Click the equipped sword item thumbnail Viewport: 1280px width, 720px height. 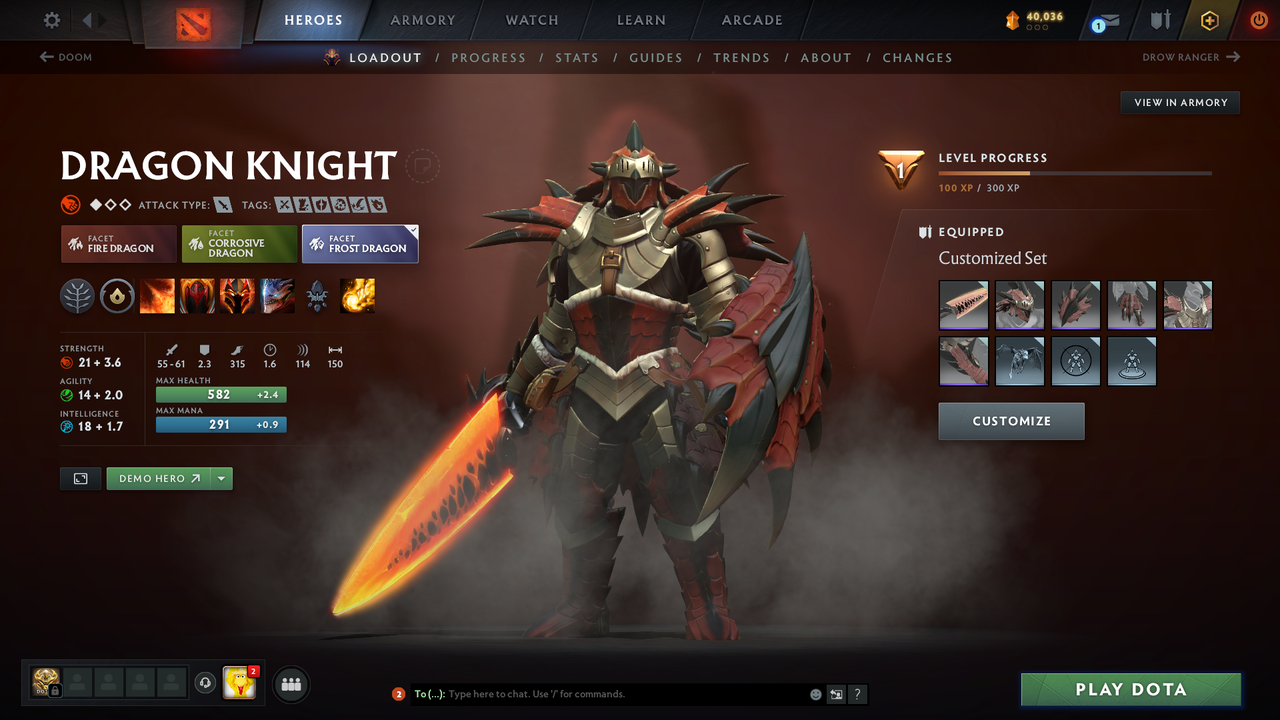click(963, 305)
